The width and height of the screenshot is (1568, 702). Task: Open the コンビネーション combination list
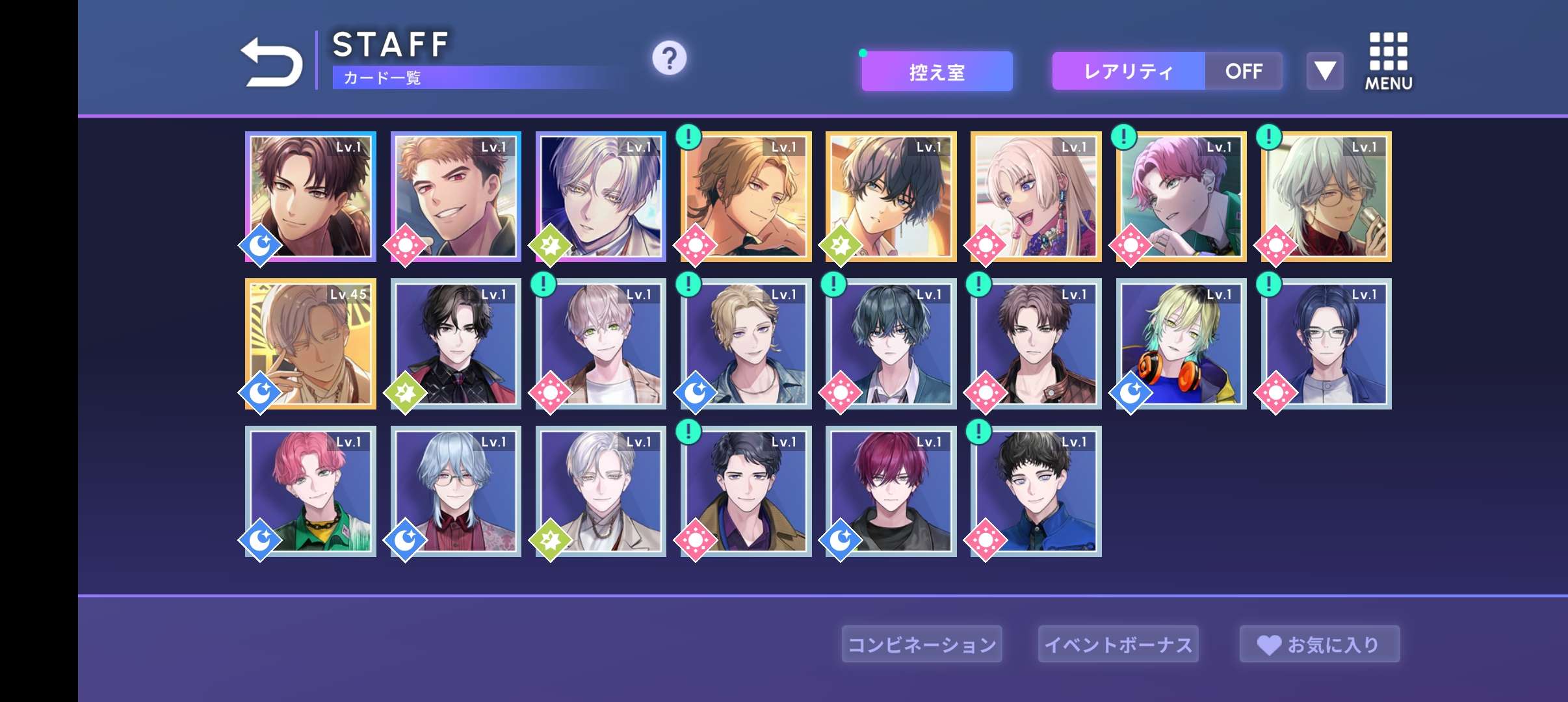click(x=922, y=644)
